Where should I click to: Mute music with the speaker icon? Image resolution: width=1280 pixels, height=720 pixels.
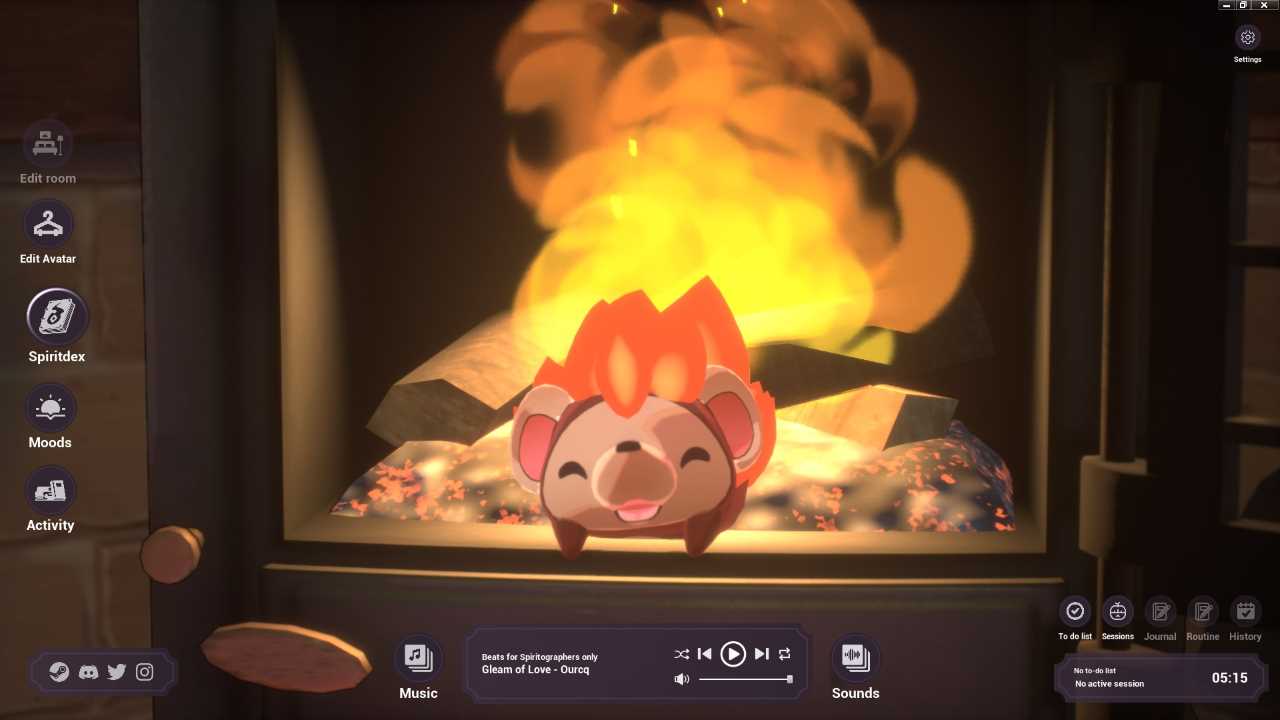[x=681, y=679]
